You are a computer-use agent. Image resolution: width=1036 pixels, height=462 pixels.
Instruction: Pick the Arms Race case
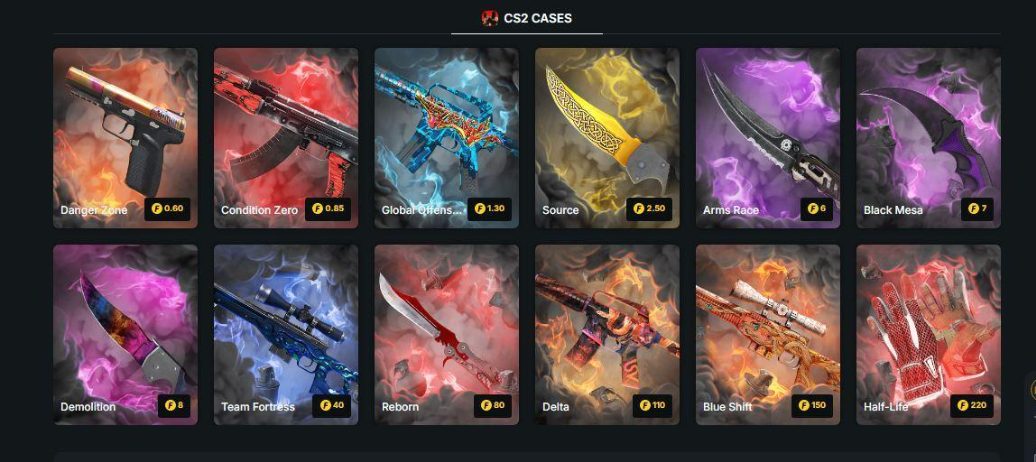(768, 138)
